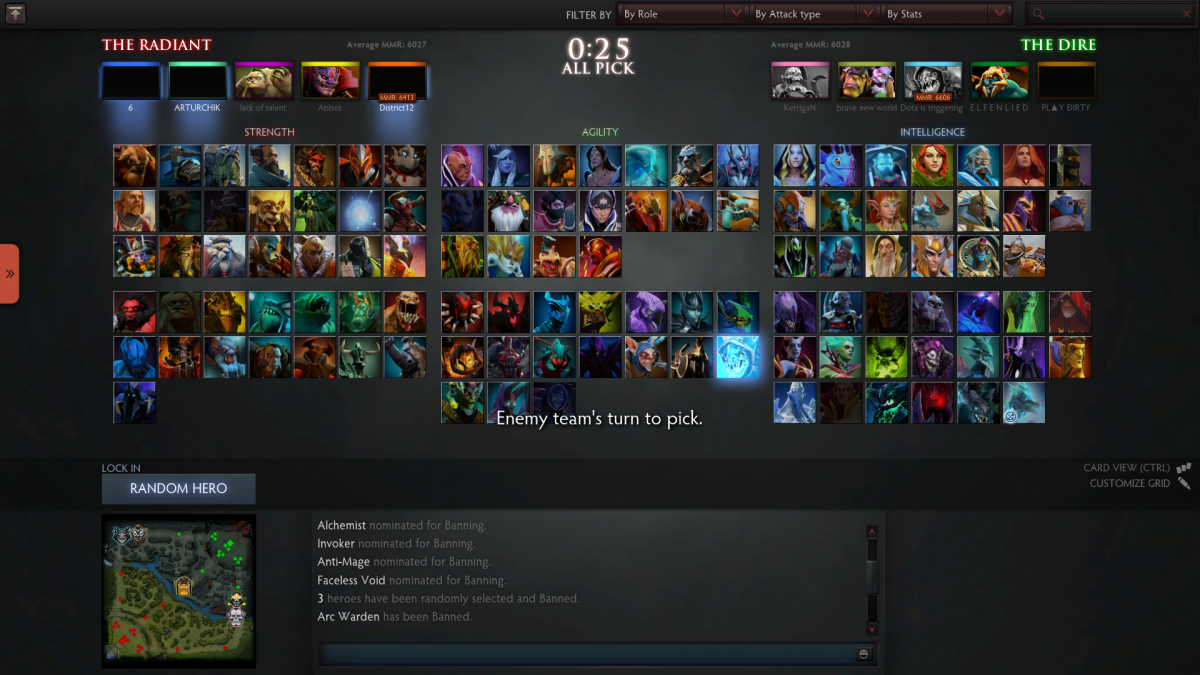Viewport: 1200px width, 675px height.
Task: Open the chat emoticon picker
Action: click(x=863, y=654)
